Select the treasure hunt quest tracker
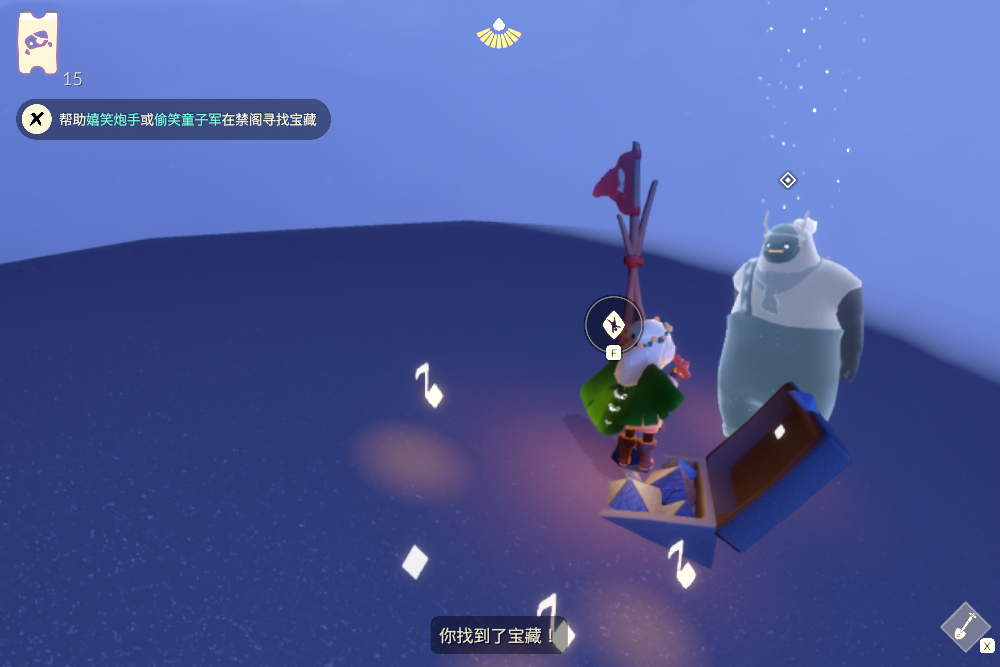Viewport: 1000px width, 667px height. click(173, 119)
